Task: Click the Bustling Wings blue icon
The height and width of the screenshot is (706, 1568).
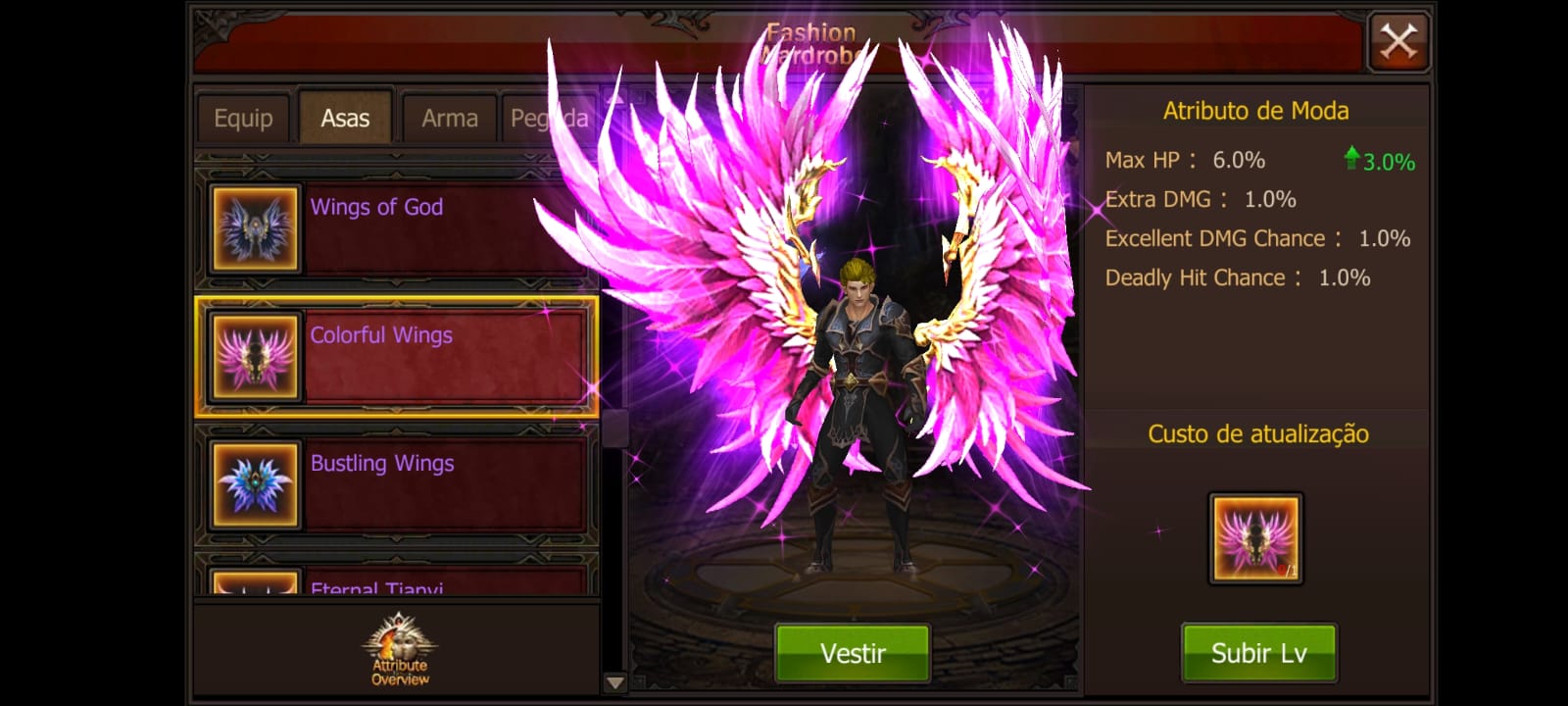Action: point(255,485)
